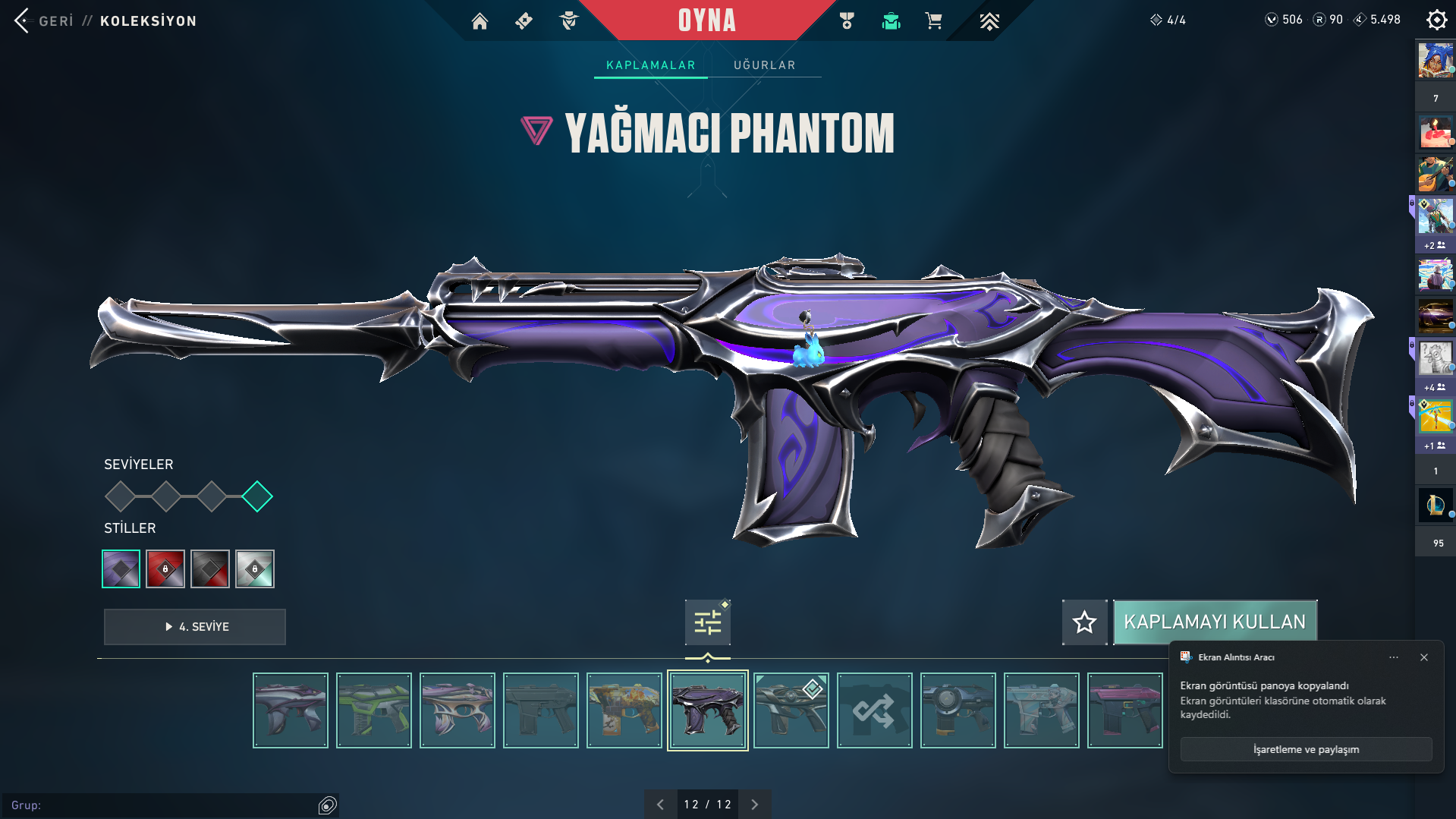The height and width of the screenshot is (819, 1456).
Task: Open the filter sliders button
Action: [707, 622]
